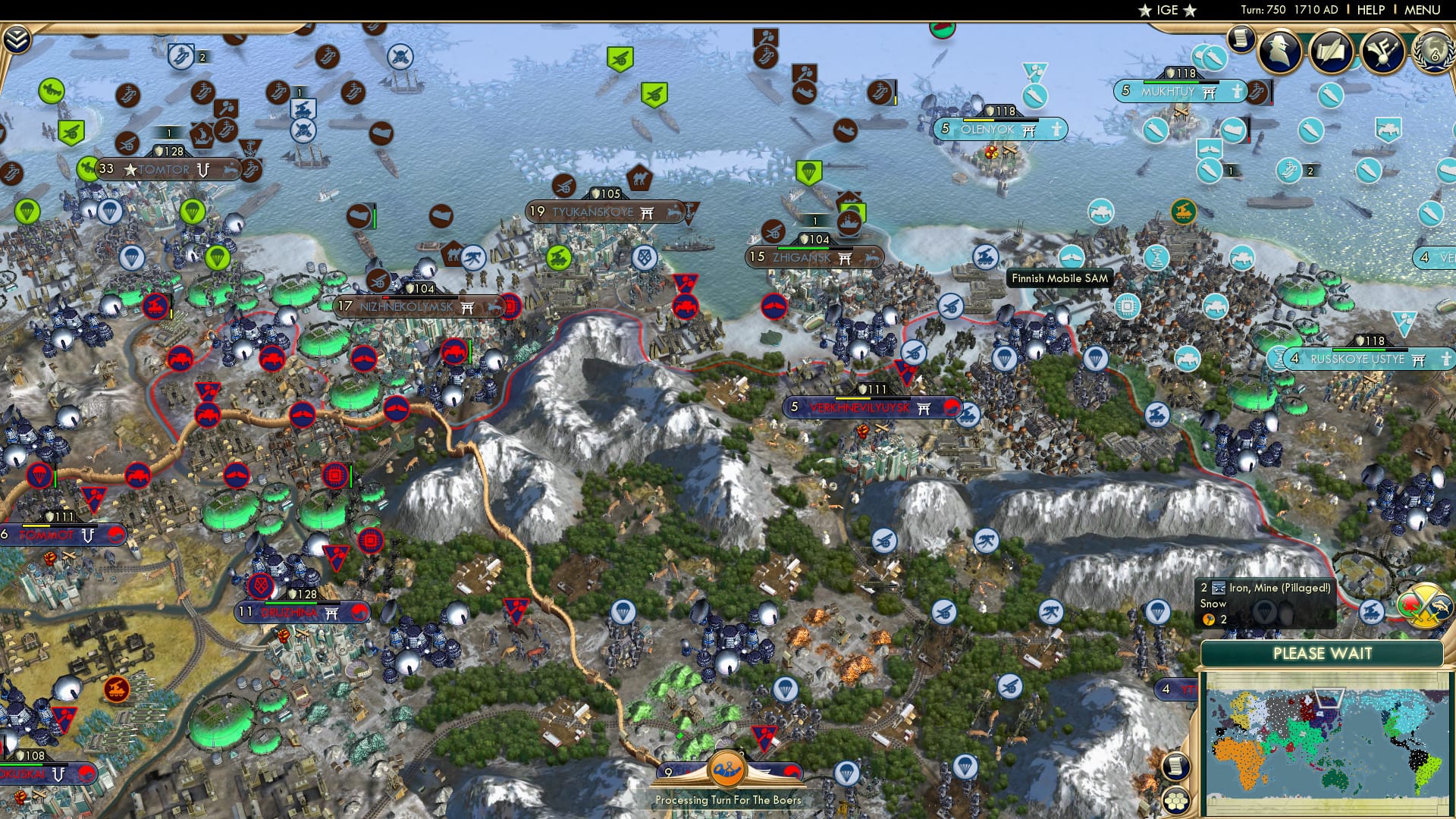This screenshot has width=1456, height=819.
Task: Open the Social Policies scroll-and-quill icon
Action: click(1332, 50)
